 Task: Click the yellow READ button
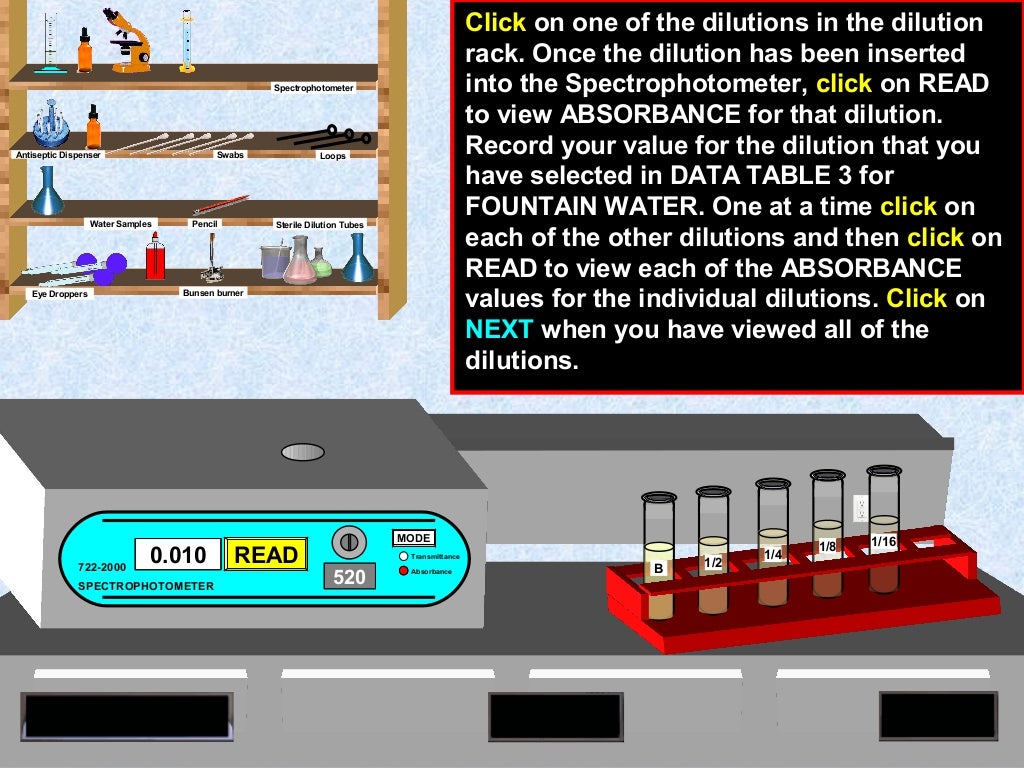click(x=266, y=555)
